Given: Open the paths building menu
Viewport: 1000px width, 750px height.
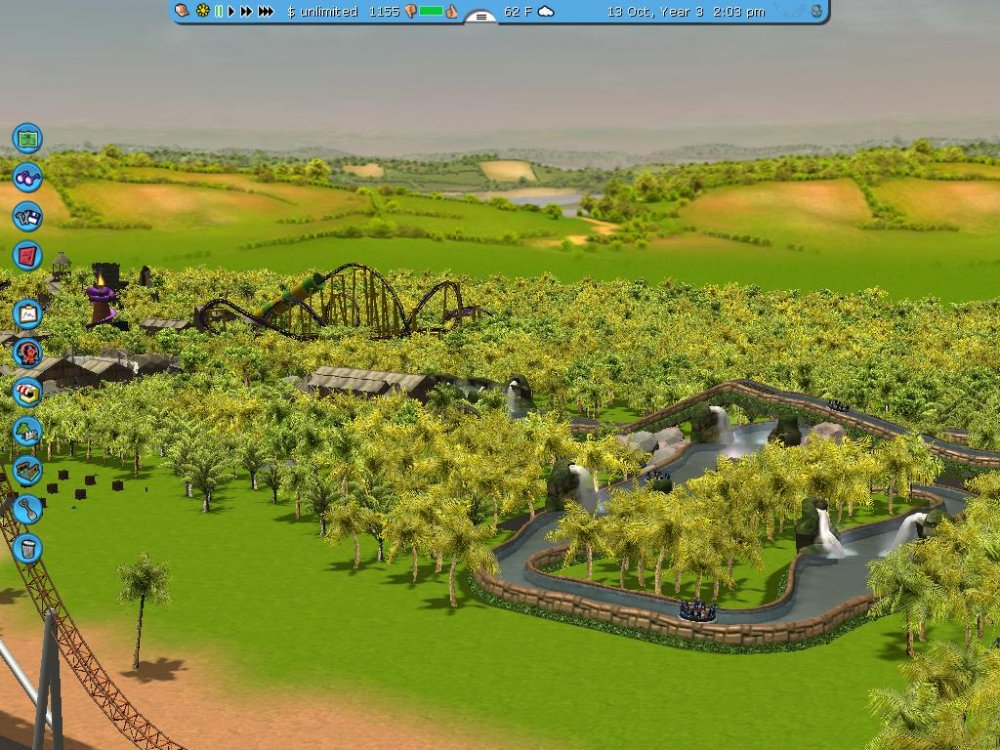Looking at the screenshot, I should click(27, 470).
